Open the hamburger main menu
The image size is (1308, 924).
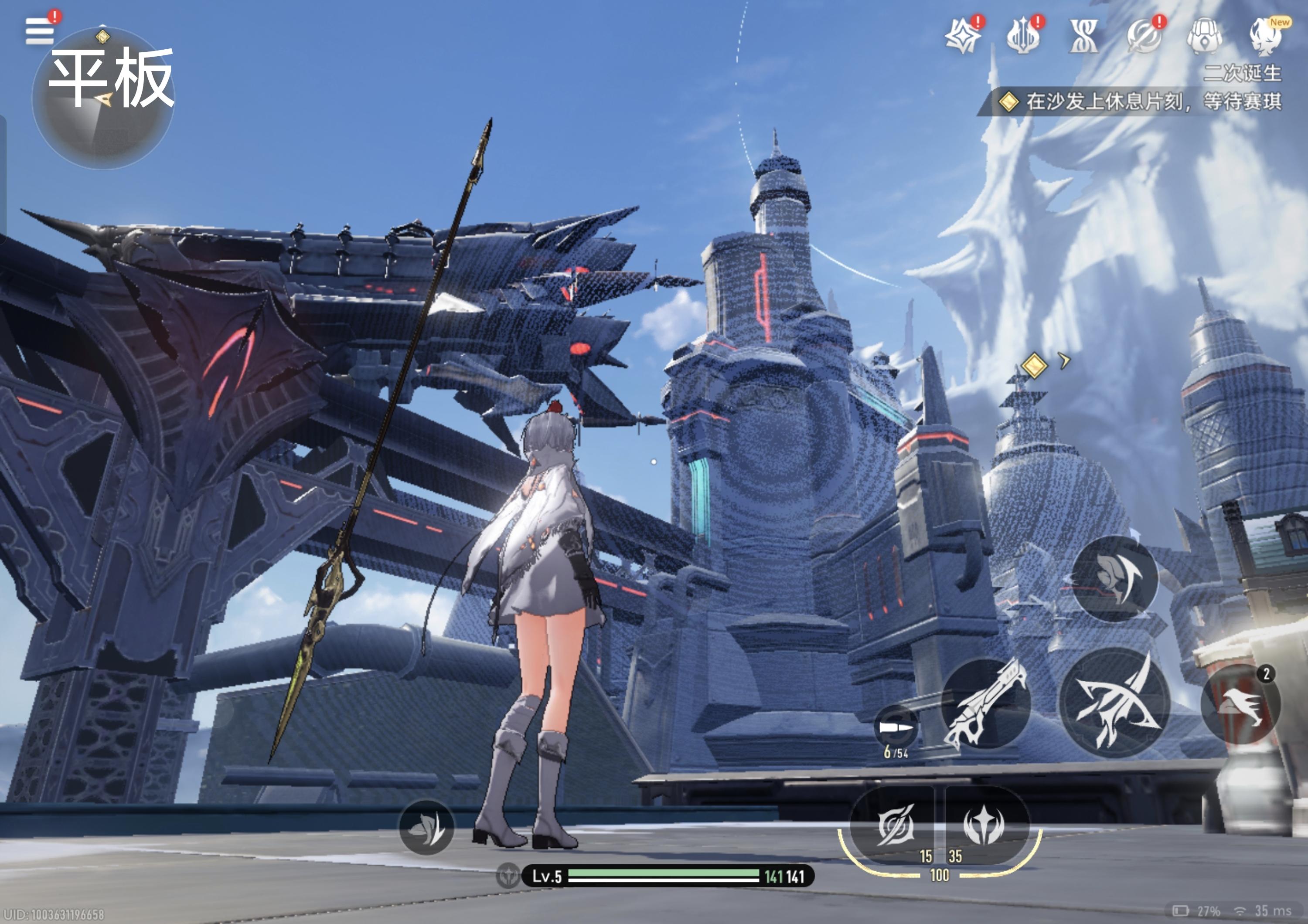(x=39, y=31)
